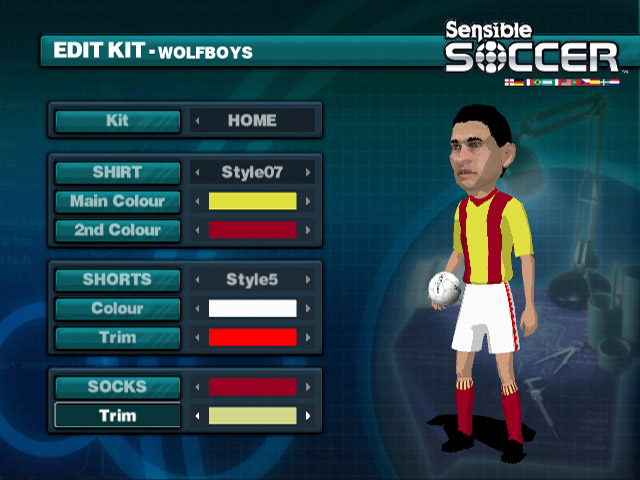Image resolution: width=640 pixels, height=480 pixels.
Task: Go back one shirt style from Style07
Action: coord(197,172)
